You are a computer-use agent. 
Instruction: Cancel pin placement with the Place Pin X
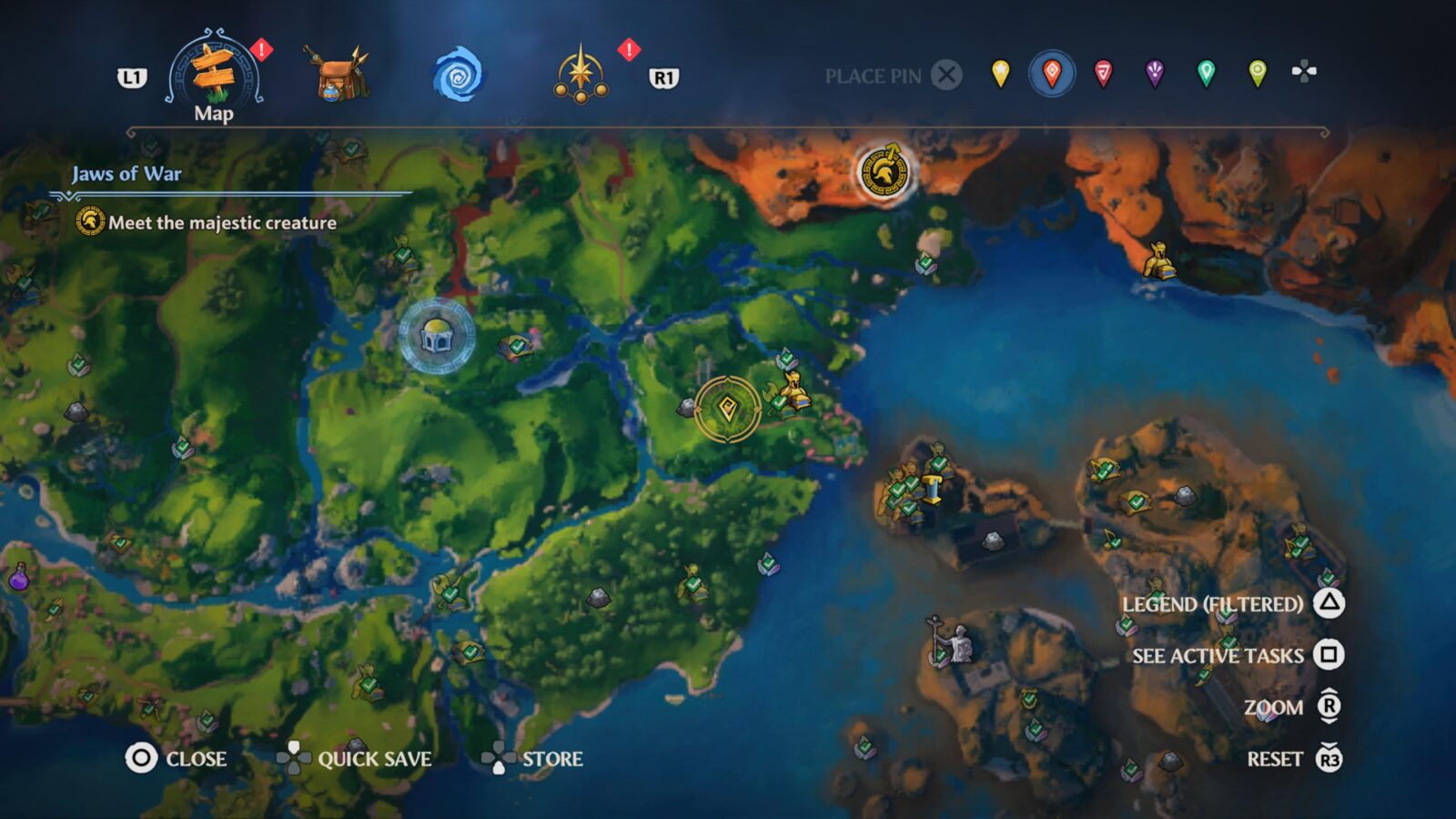point(947,76)
